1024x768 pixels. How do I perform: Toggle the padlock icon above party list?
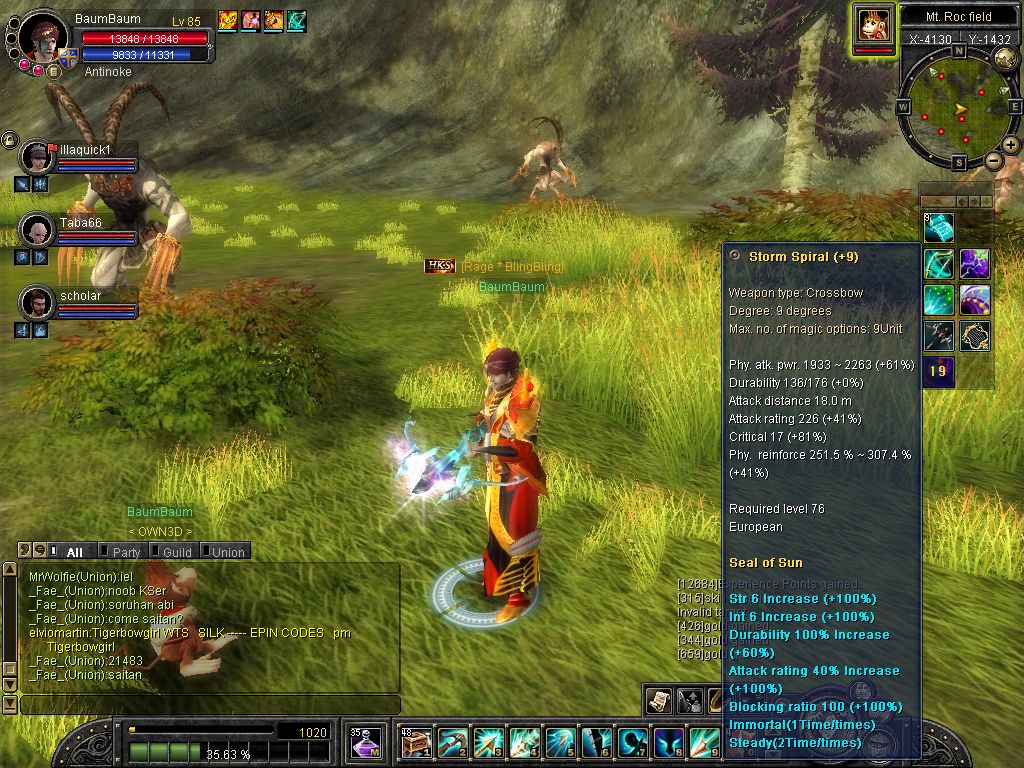9,139
